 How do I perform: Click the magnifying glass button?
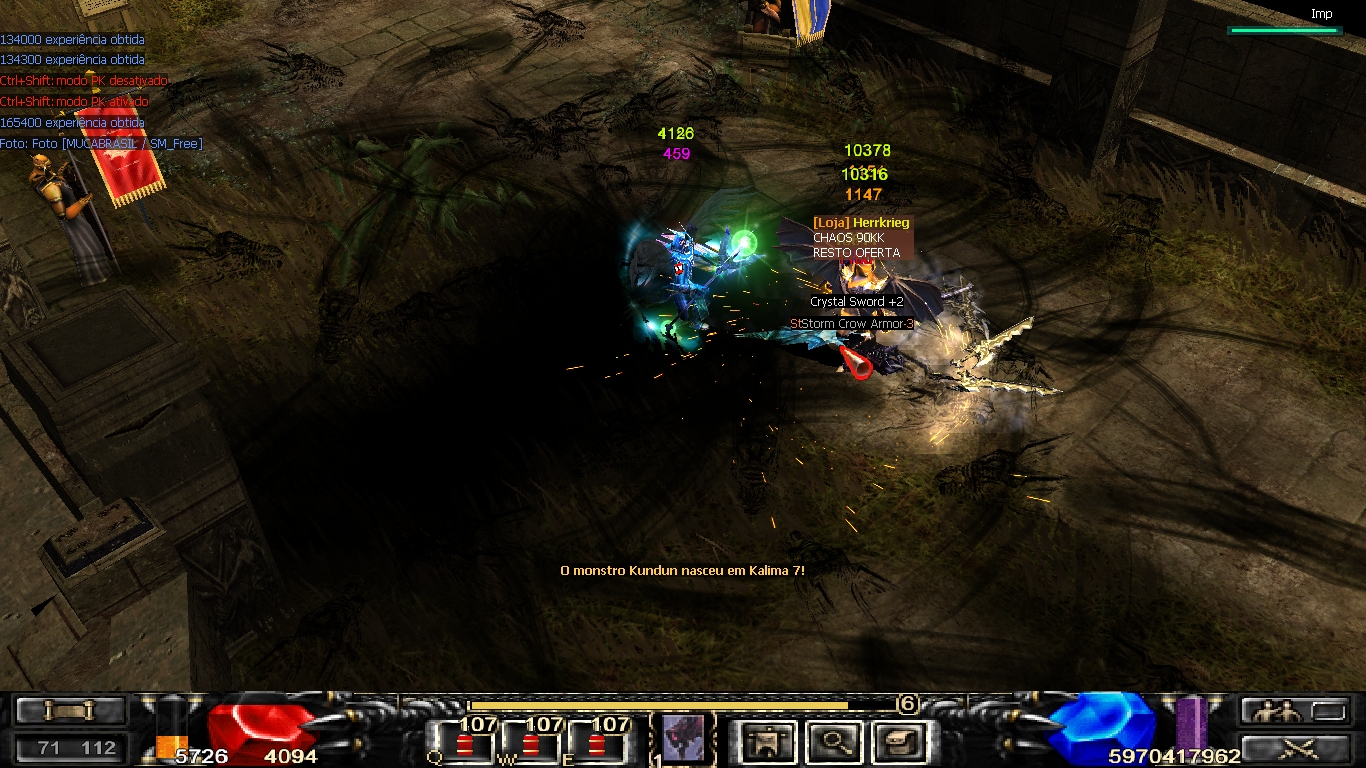click(832, 741)
